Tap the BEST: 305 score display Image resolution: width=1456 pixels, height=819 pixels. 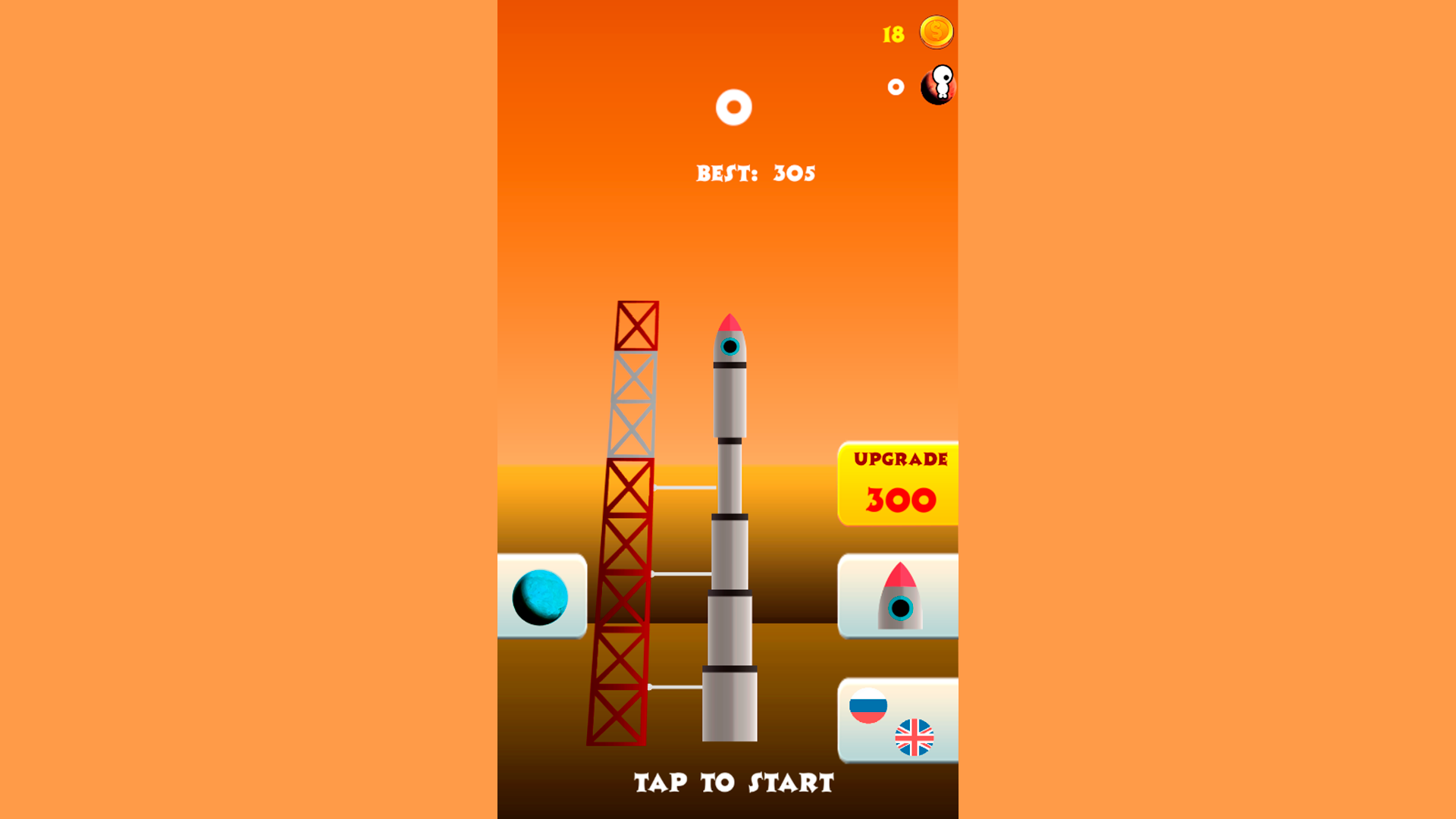pos(755,173)
